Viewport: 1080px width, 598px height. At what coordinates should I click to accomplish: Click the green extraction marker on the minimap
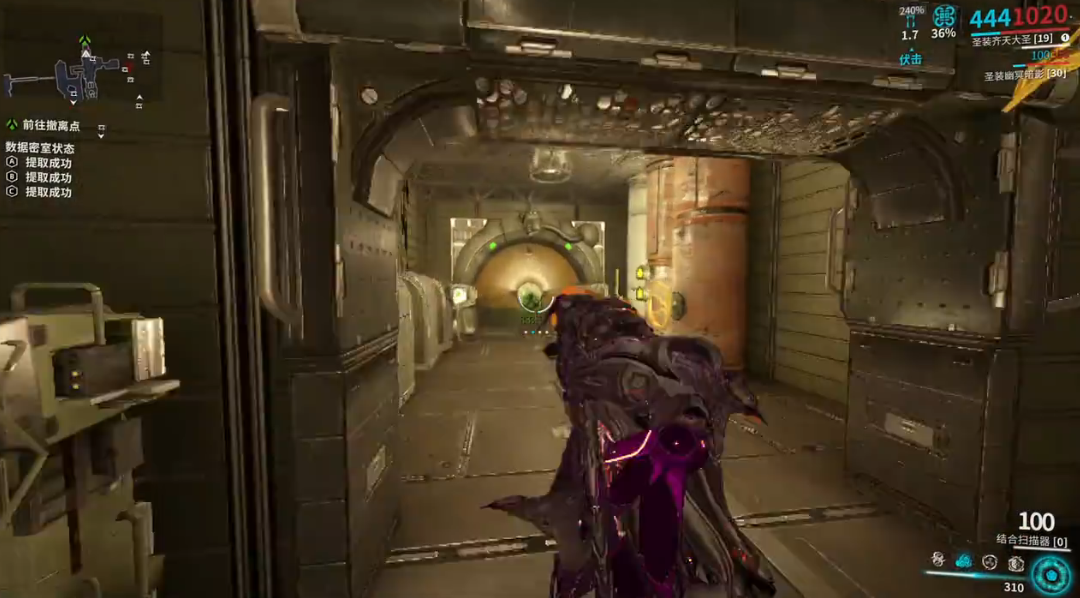(85, 42)
